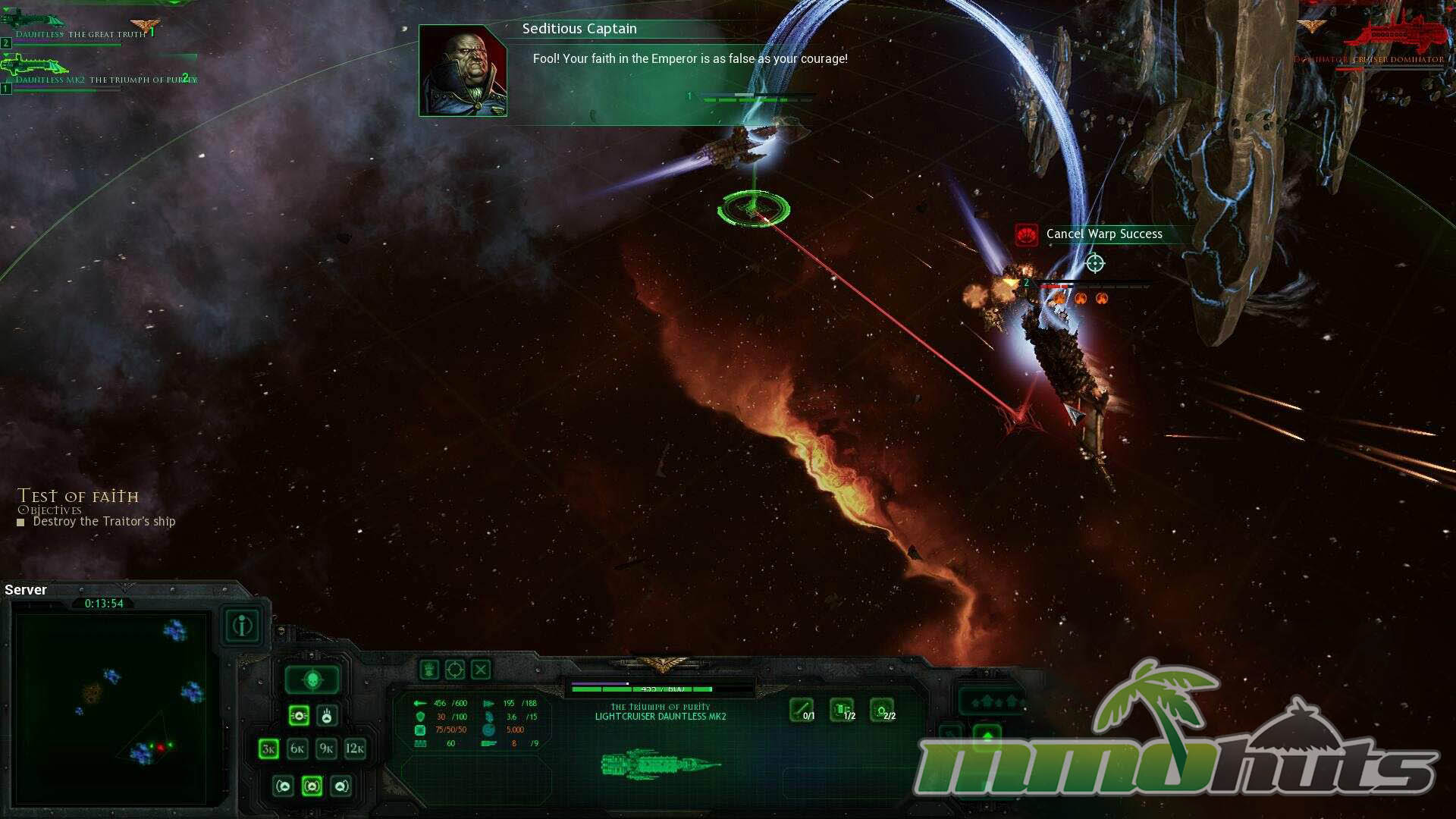Choose the both-sides facing option
The width and height of the screenshot is (1456, 819).
tap(312, 786)
